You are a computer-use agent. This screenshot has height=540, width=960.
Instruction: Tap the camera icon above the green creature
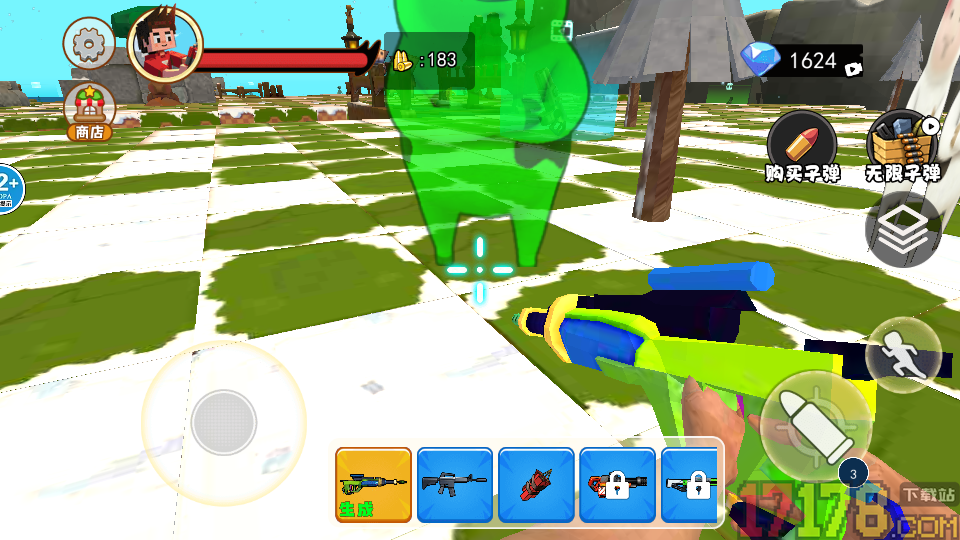tap(562, 32)
